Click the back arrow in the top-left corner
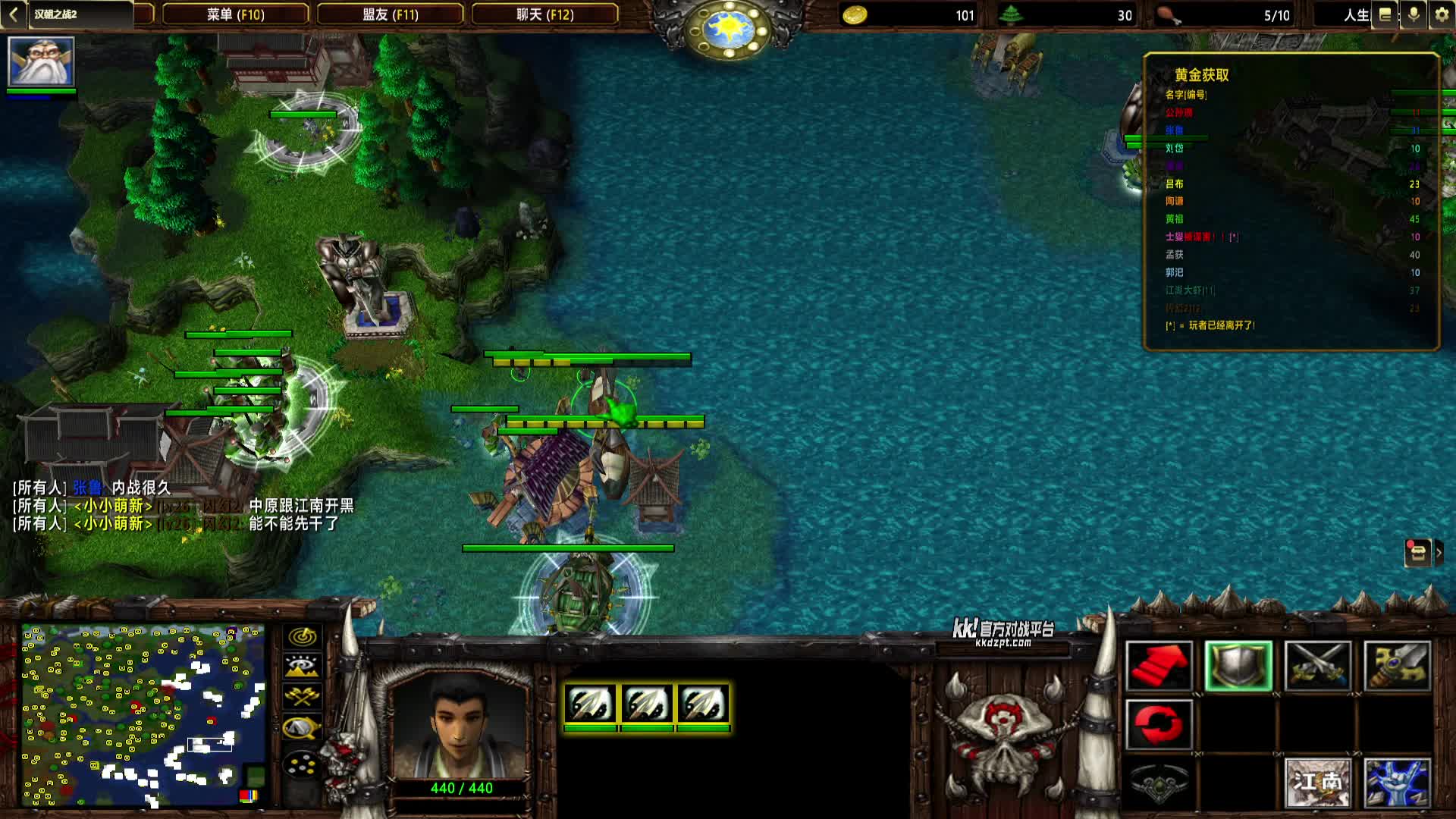Screen dimensions: 1456x819 click(x=13, y=14)
